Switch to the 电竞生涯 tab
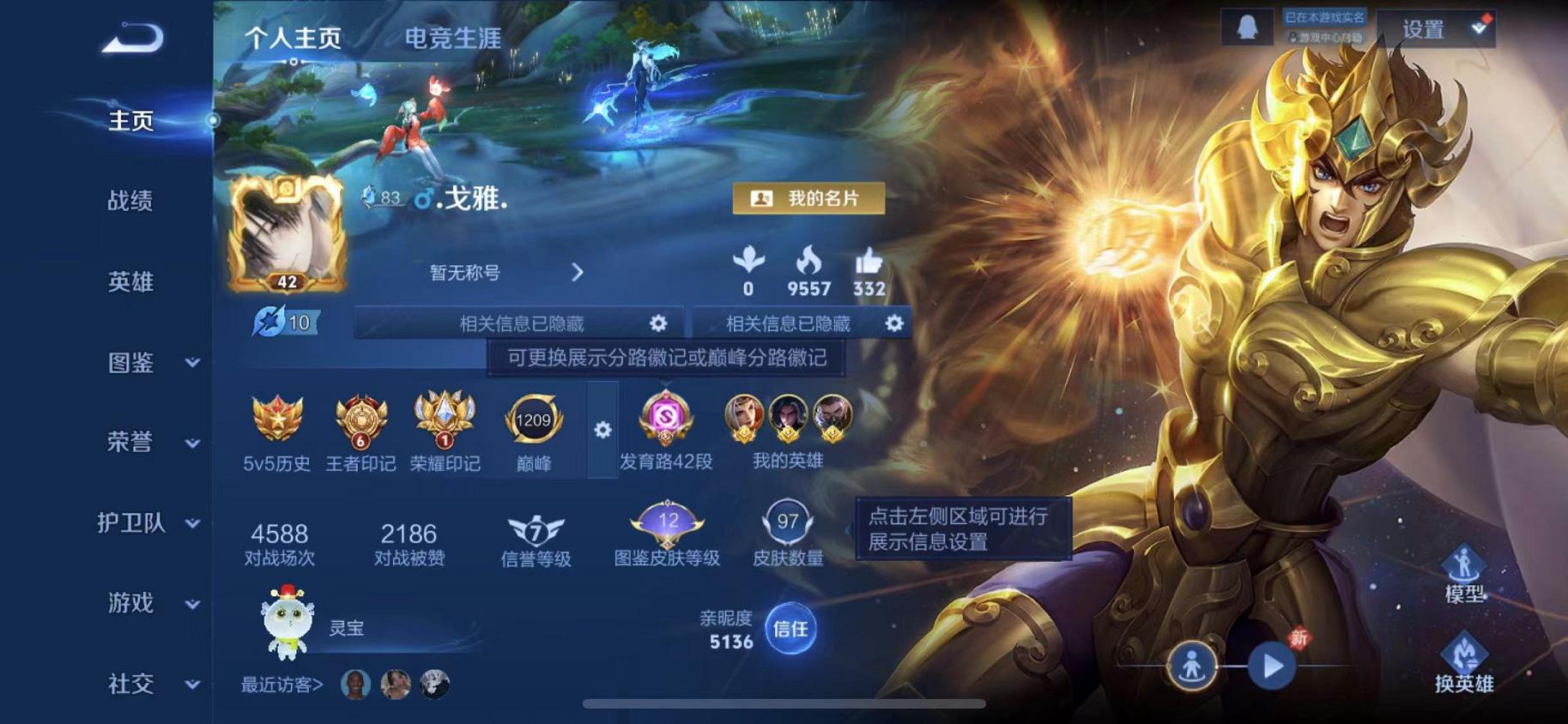Viewport: 1568px width, 724px height. tap(454, 38)
